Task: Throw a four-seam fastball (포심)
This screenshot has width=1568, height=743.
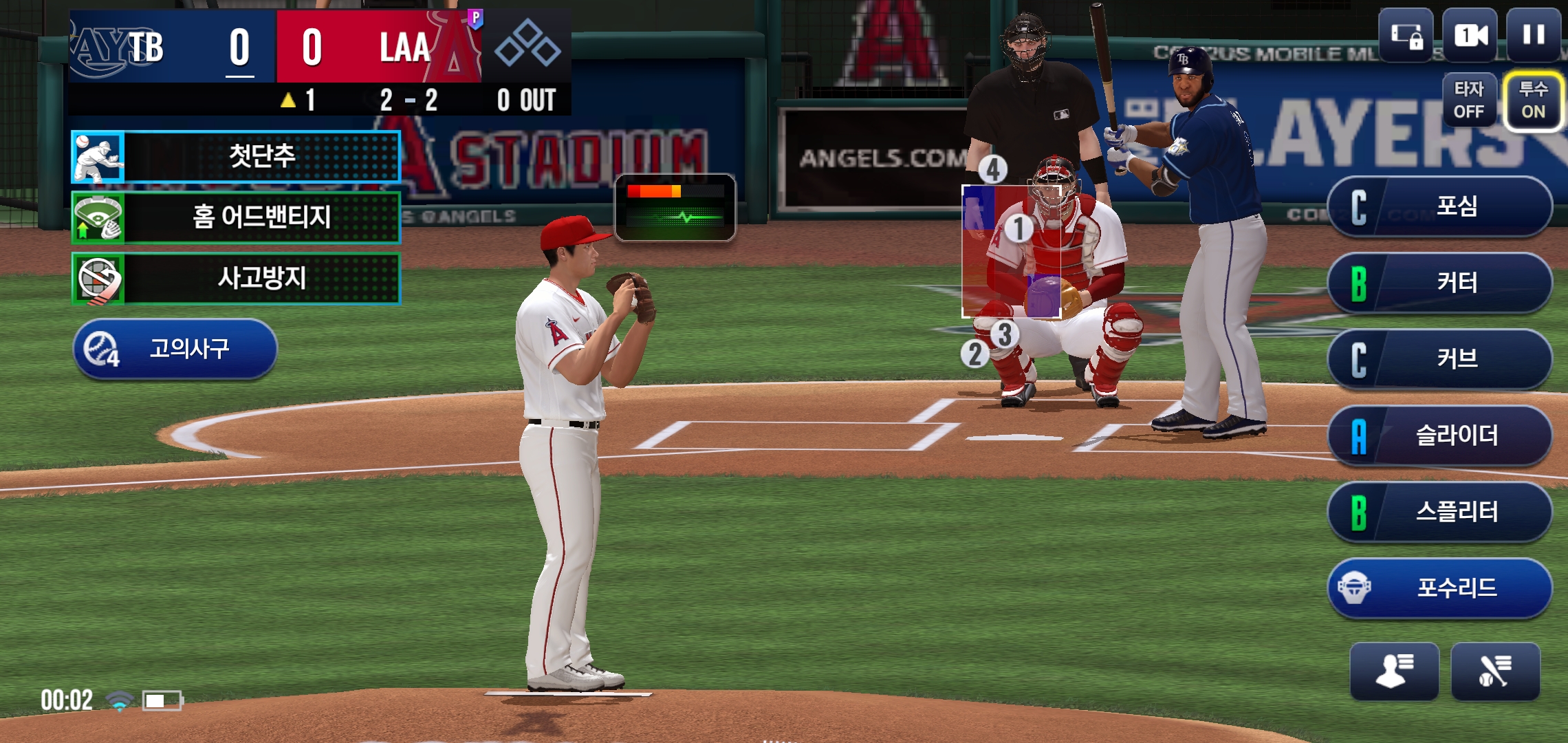Action: pyautogui.click(x=1440, y=206)
